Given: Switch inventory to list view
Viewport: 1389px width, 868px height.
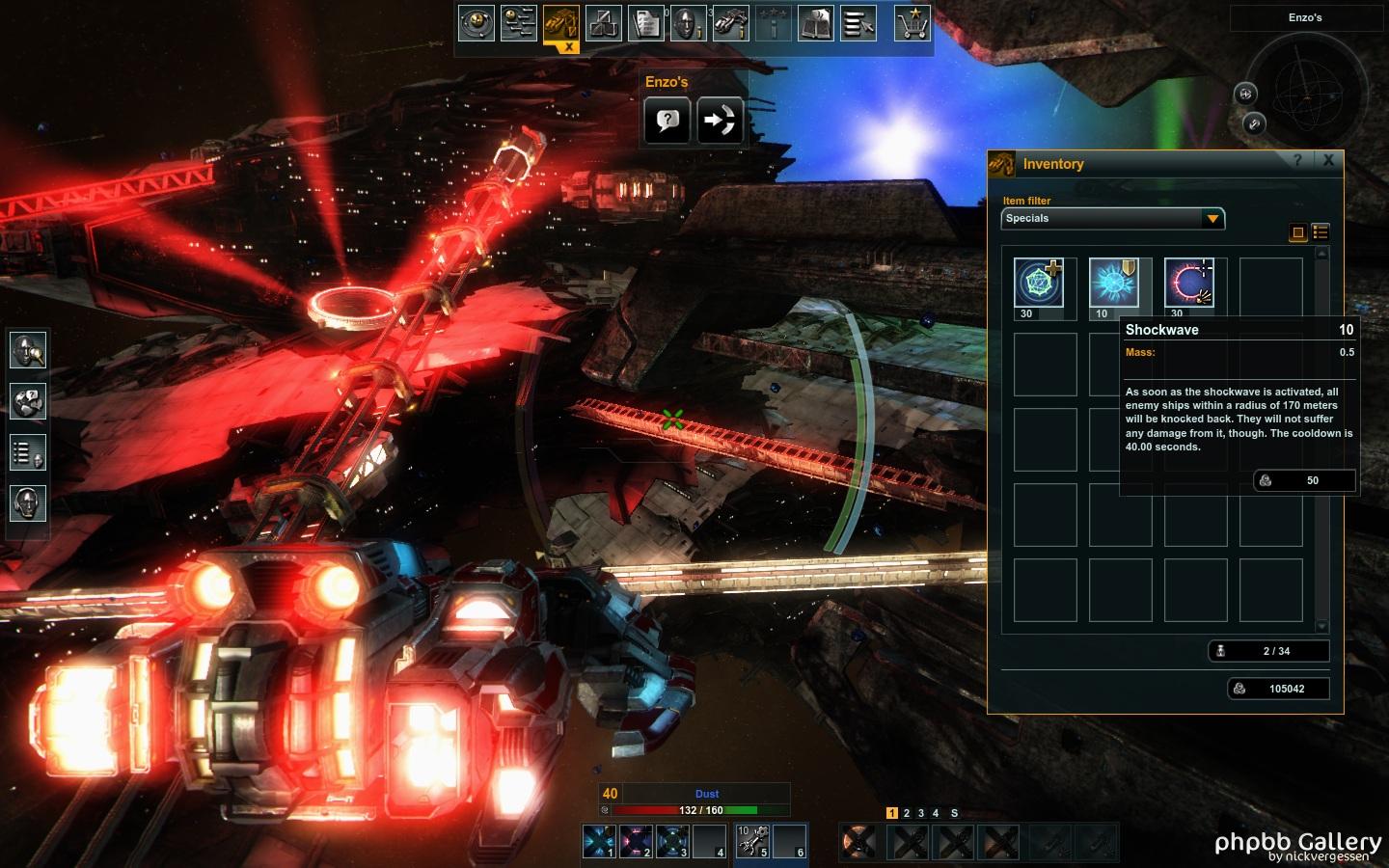Looking at the screenshot, I should tap(1321, 232).
